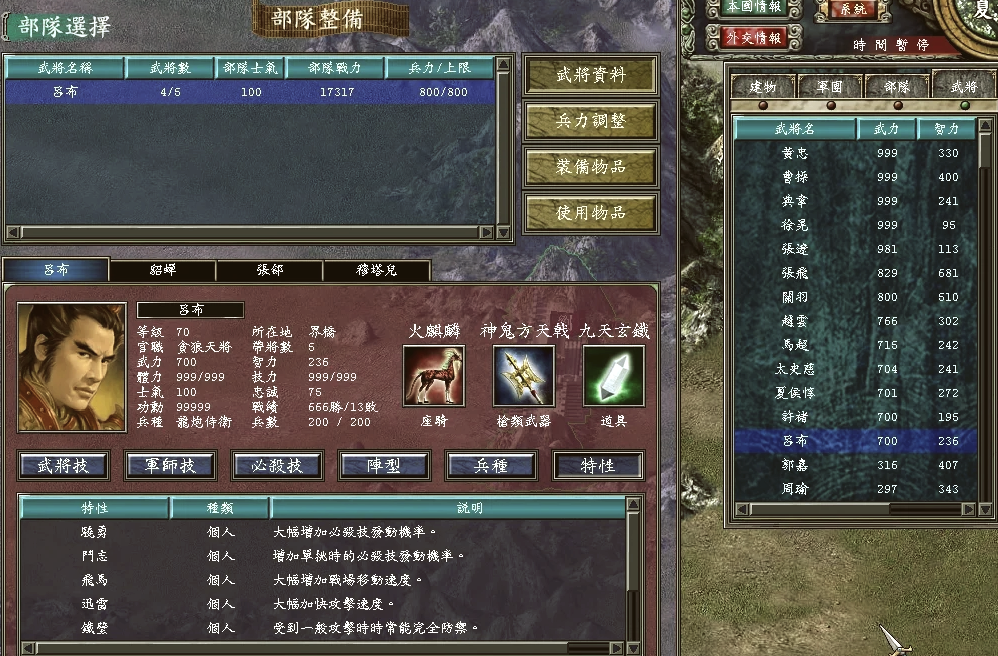
Task: Click the 兵力調整 button
Action: pyautogui.click(x=590, y=122)
